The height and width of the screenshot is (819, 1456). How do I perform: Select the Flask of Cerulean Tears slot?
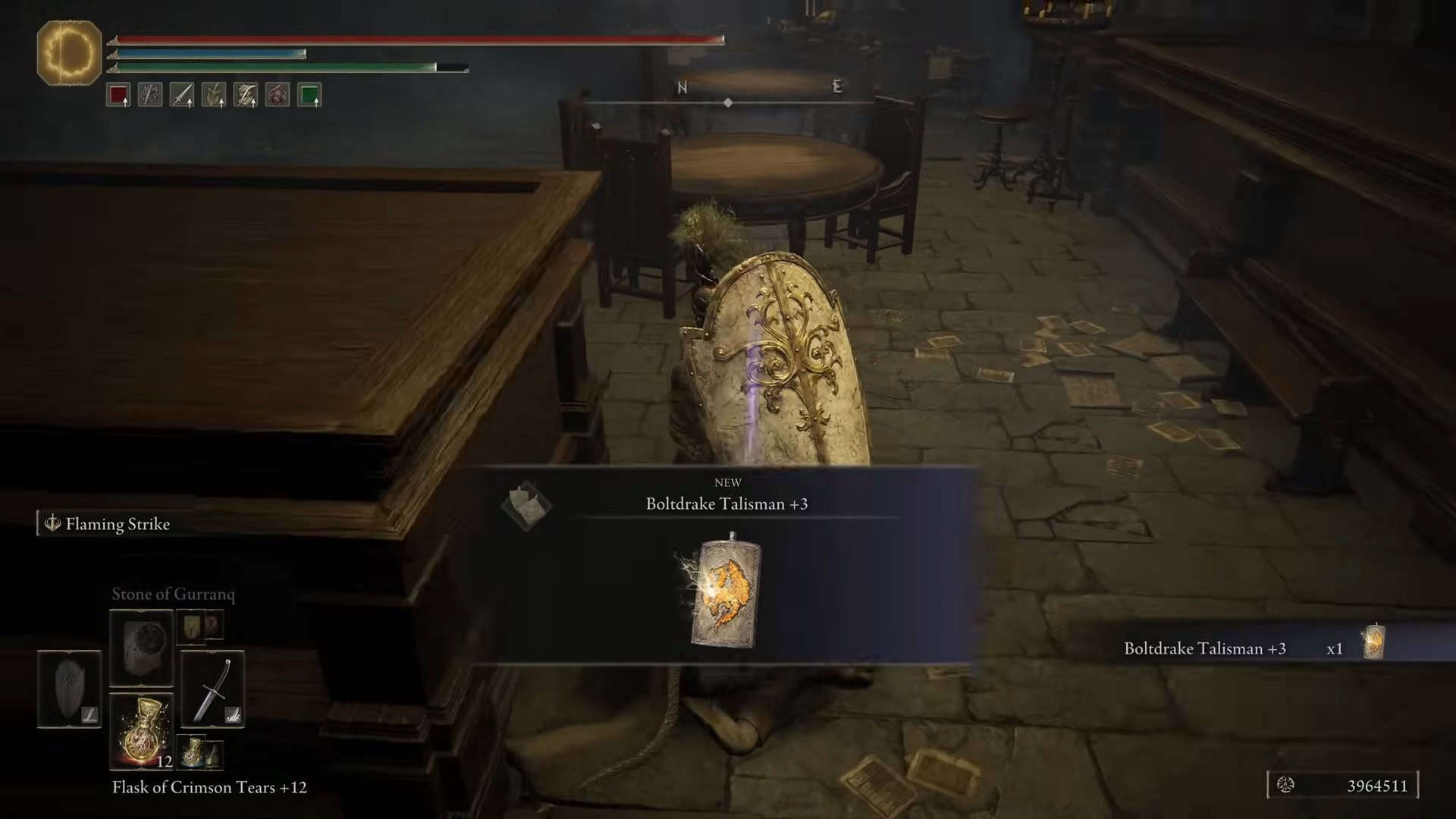(x=192, y=752)
